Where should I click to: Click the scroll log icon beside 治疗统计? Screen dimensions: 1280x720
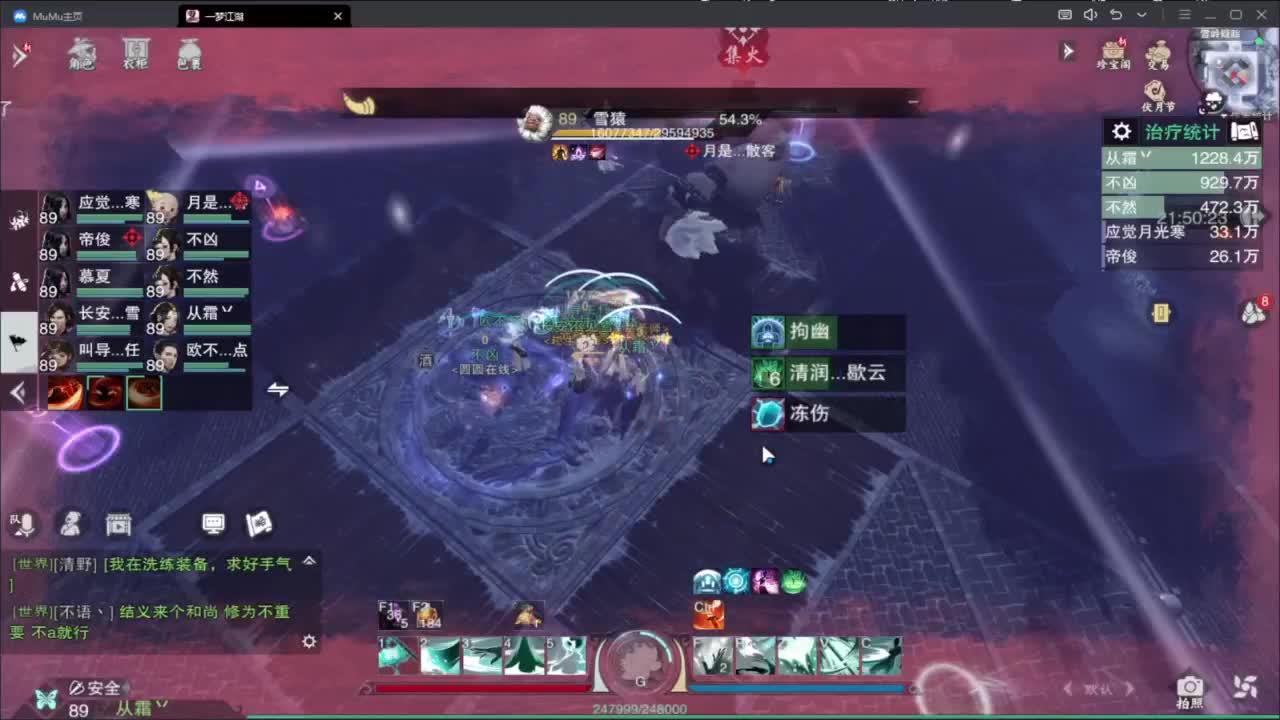tap(1243, 131)
